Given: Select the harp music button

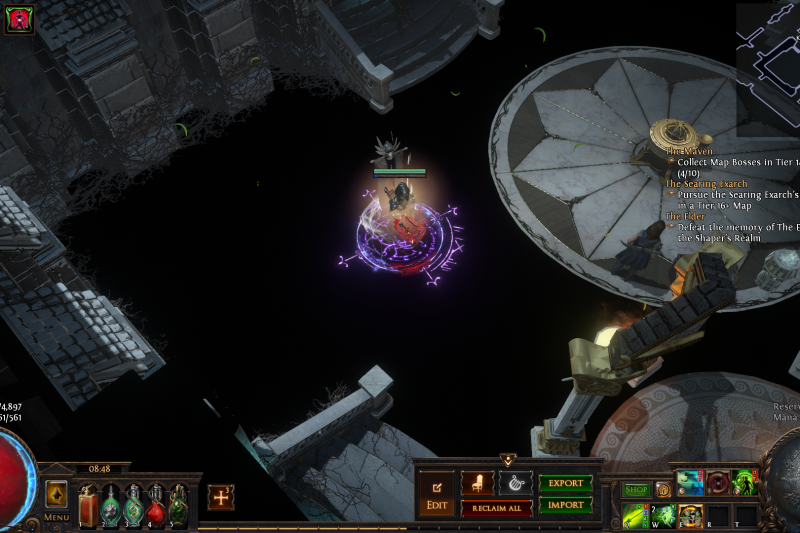Looking at the screenshot, I should pos(516,483).
